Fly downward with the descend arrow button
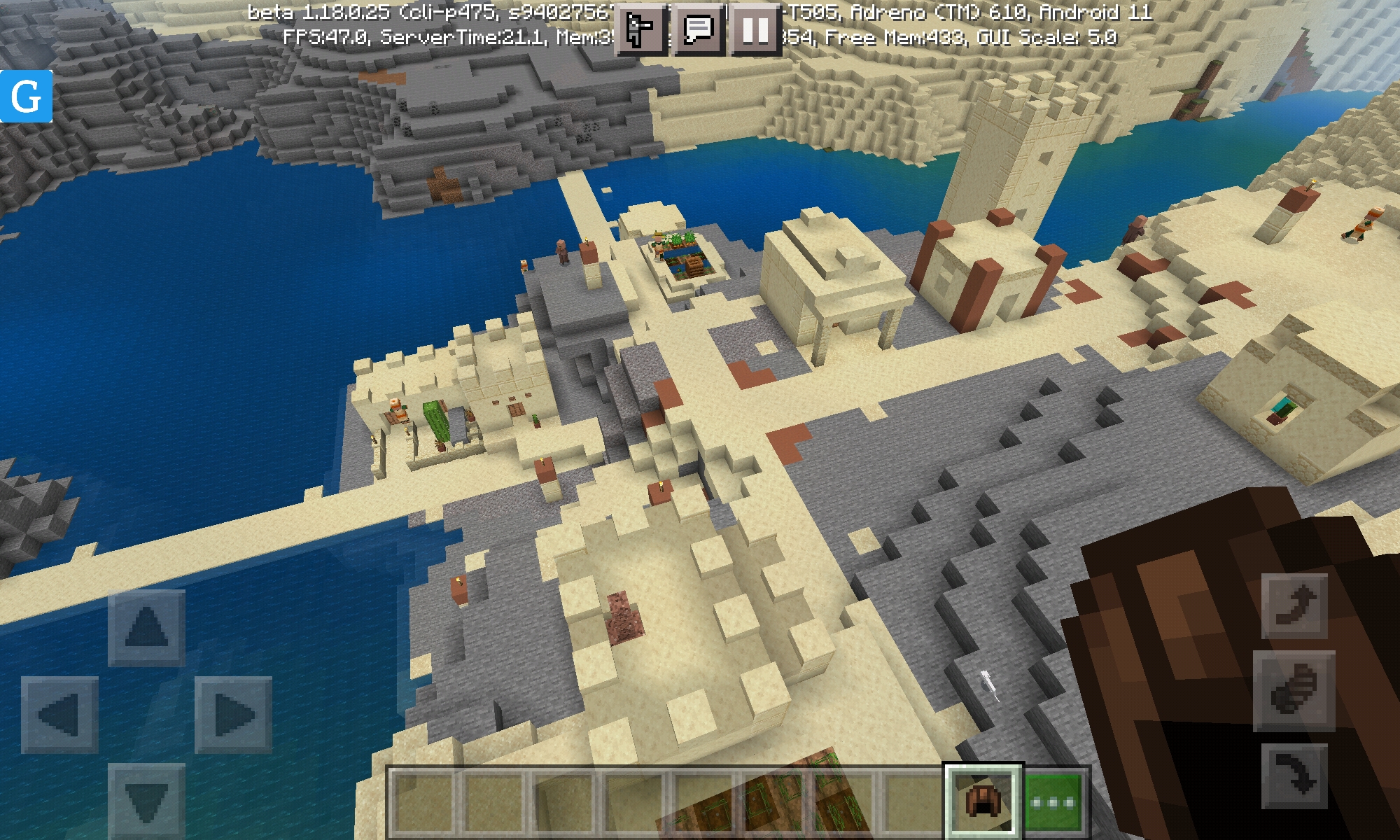This screenshot has height=840, width=1400. point(1294,776)
